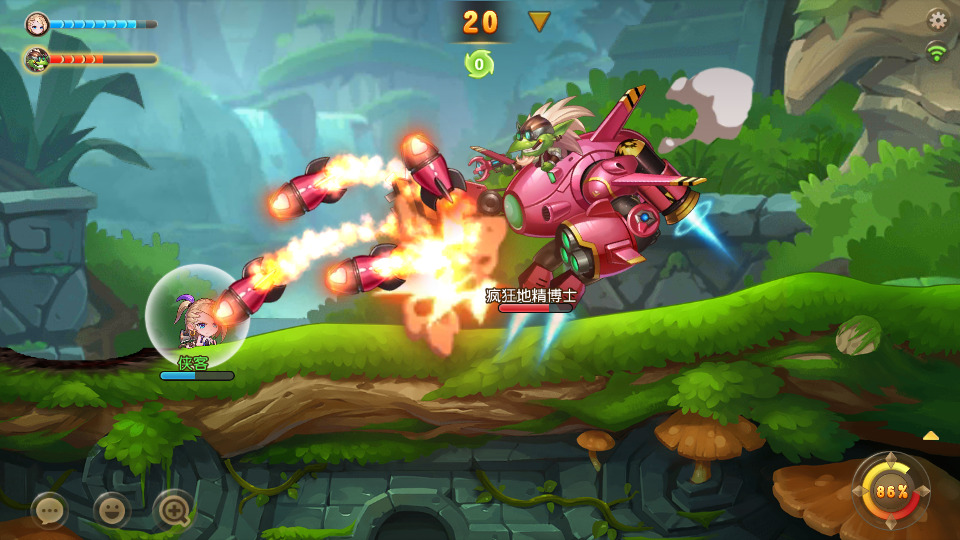The height and width of the screenshot is (540, 960).
Task: Expand the orange triangle beside the turn timer
Action: tap(540, 21)
